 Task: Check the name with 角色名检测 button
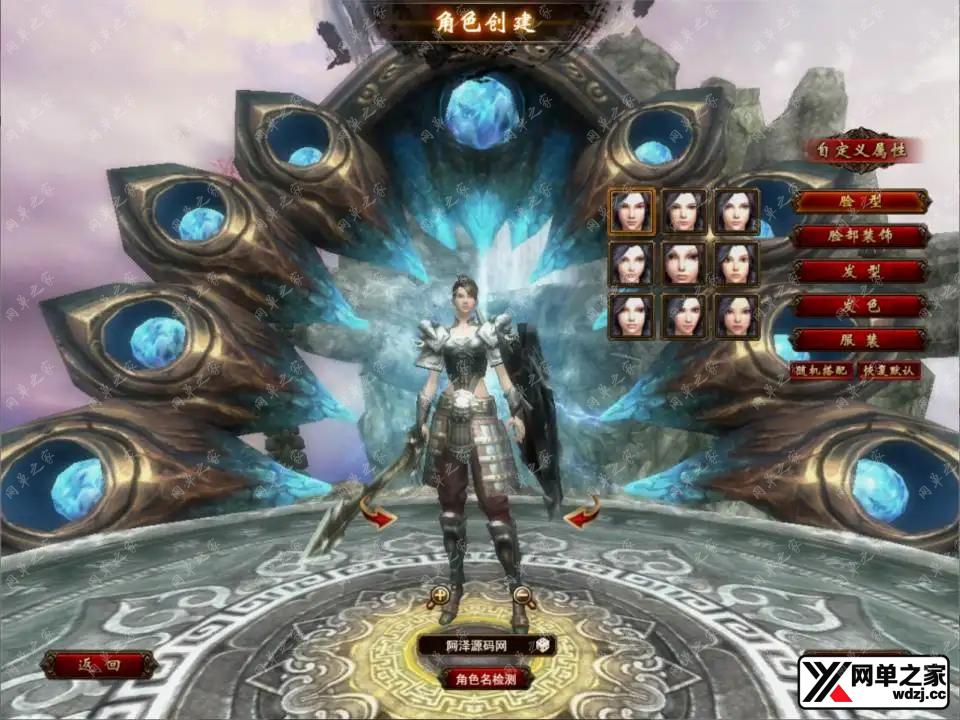tap(485, 678)
